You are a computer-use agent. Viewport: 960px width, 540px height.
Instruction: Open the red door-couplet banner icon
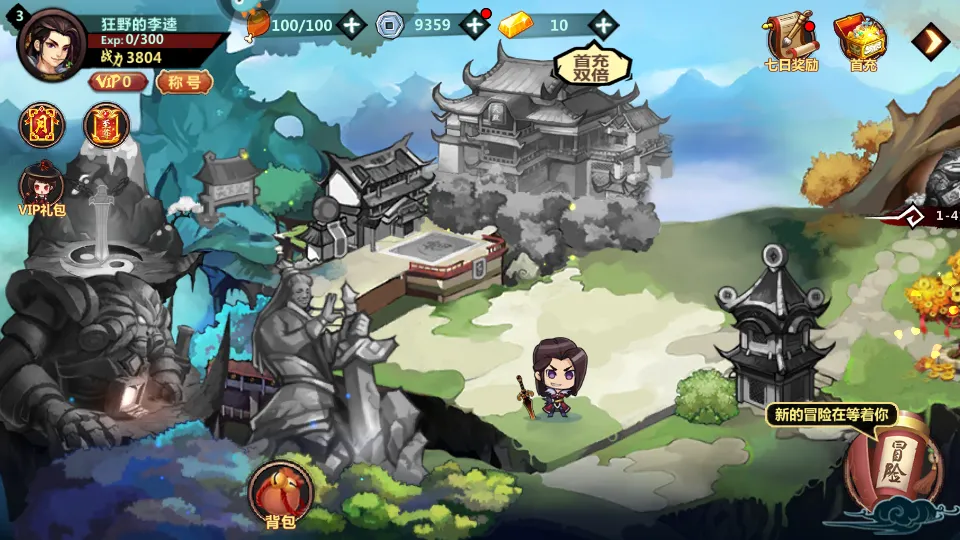(41, 125)
